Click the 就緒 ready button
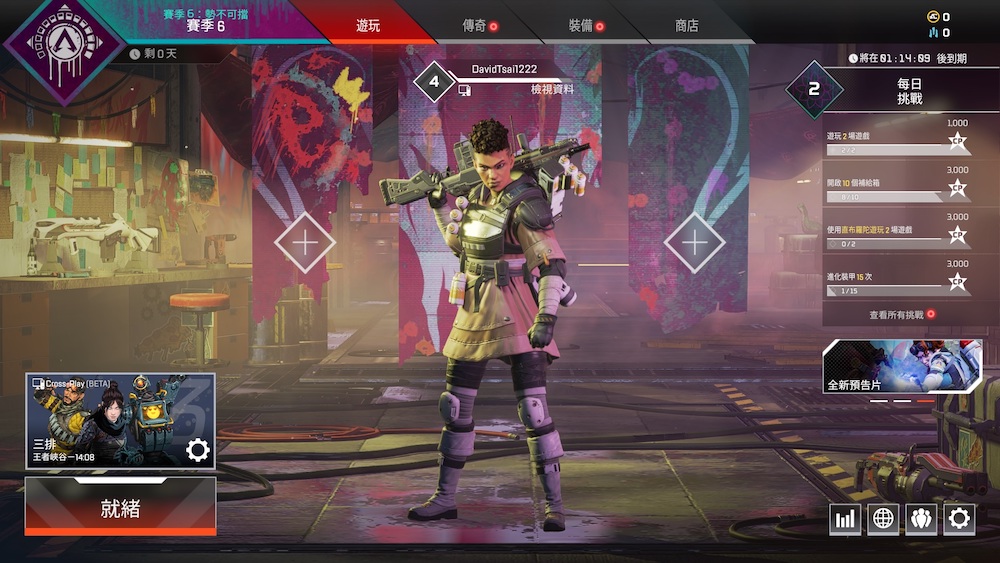The height and width of the screenshot is (563, 1000). point(121,507)
